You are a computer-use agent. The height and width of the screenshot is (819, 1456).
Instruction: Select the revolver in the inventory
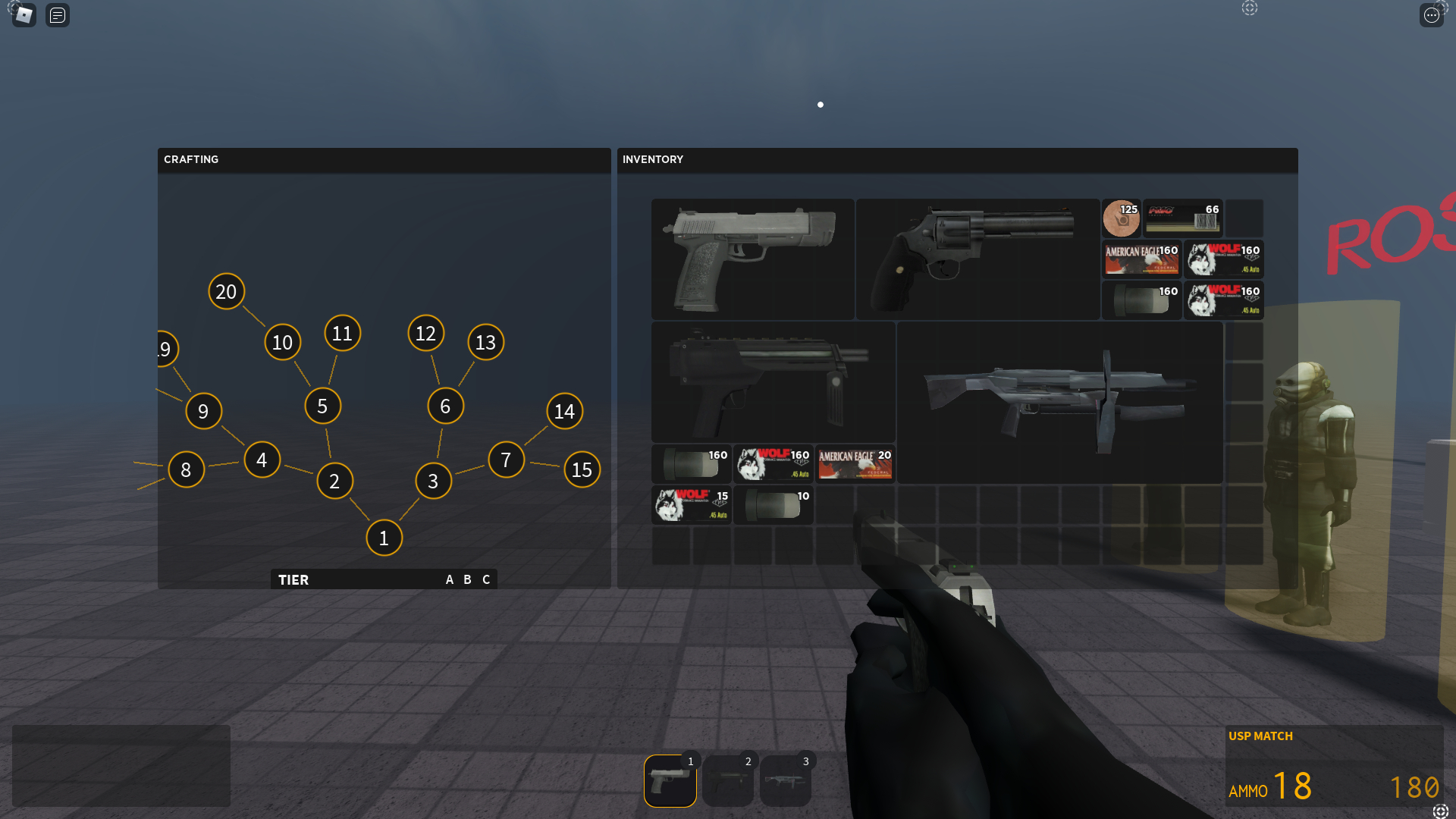tap(977, 259)
